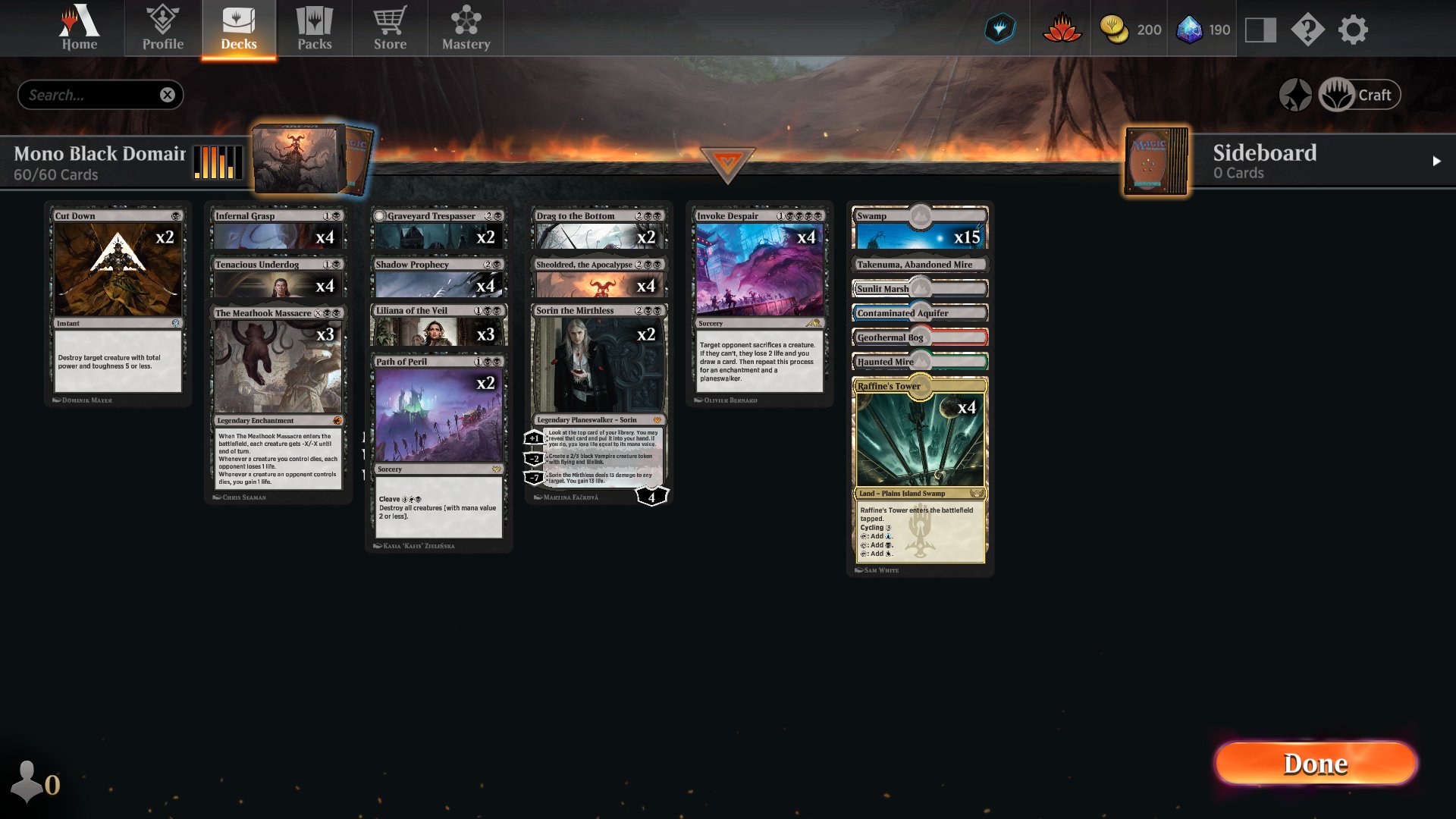Open help via the question mark icon
The image size is (1456, 819).
1308,30
